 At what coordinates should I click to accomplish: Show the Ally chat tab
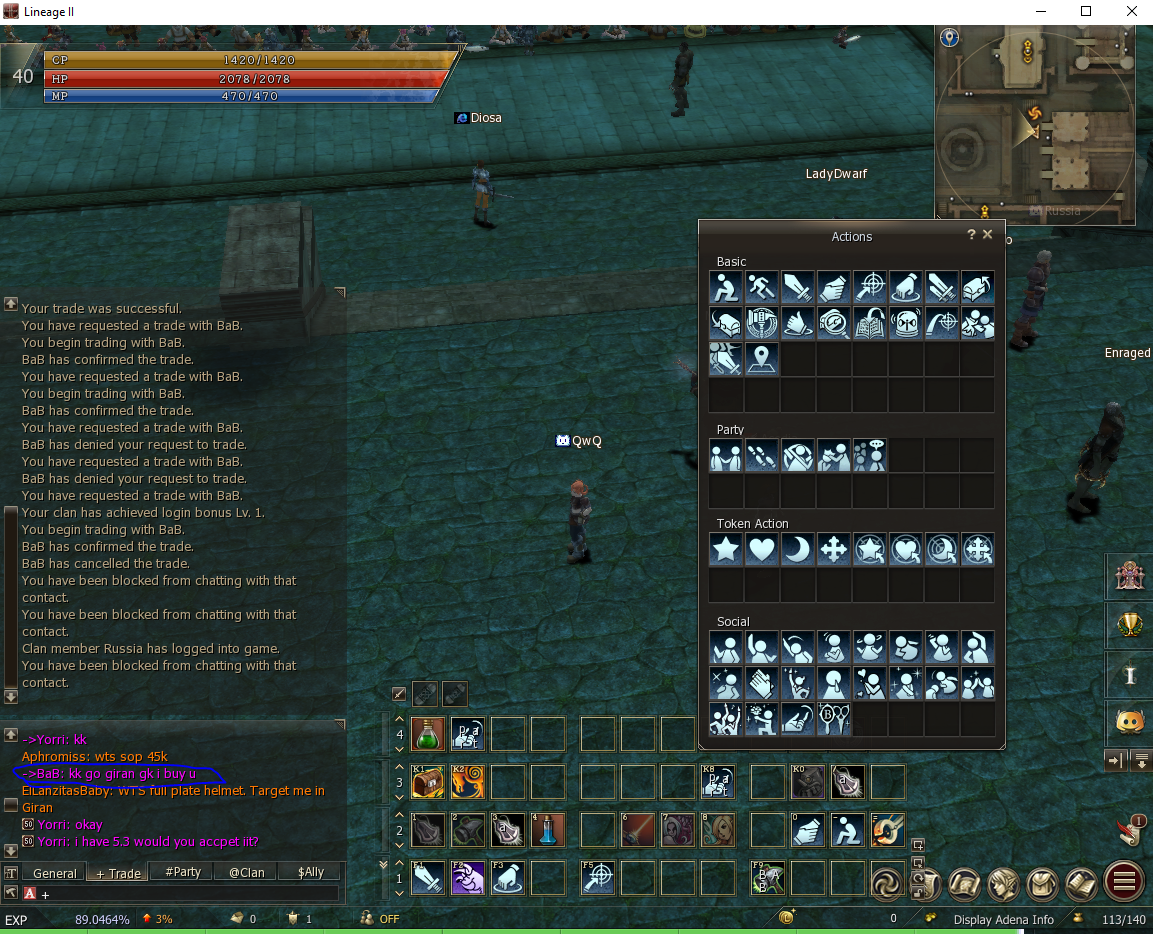click(311, 872)
